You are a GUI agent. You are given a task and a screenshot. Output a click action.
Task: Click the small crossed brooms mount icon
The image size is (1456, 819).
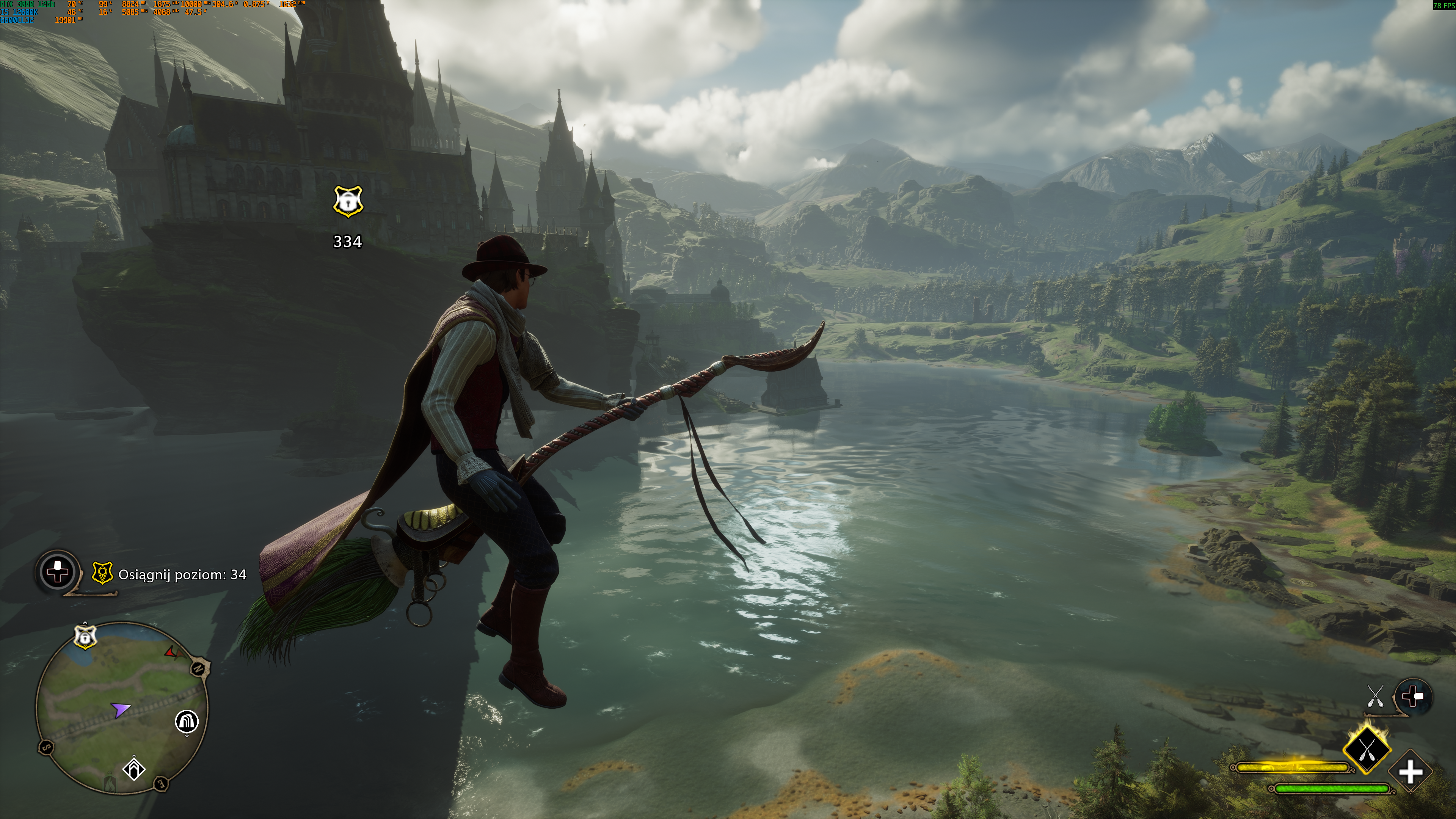(1374, 696)
